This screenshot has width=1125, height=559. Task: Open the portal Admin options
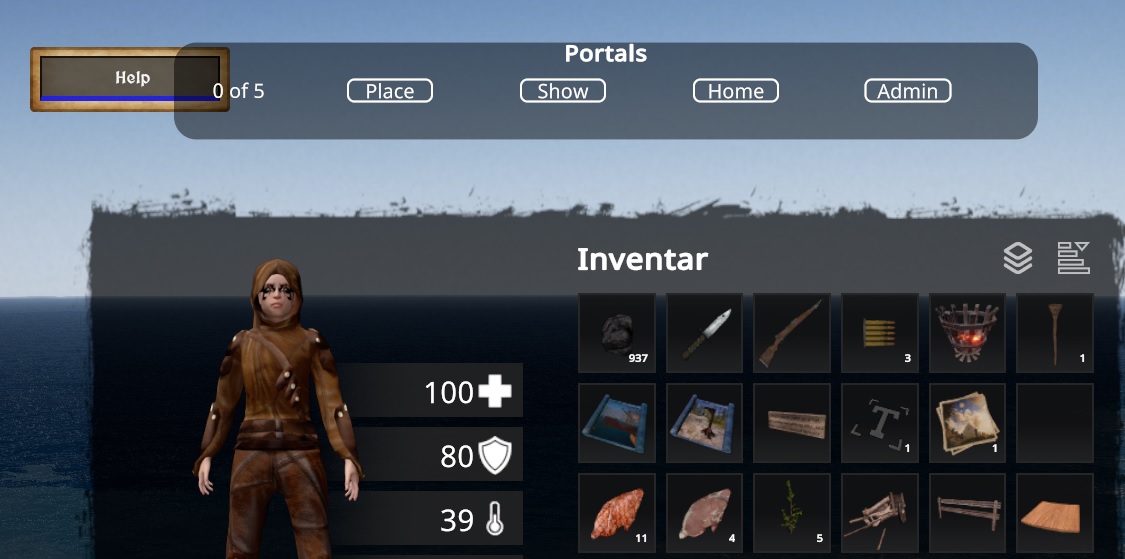907,91
